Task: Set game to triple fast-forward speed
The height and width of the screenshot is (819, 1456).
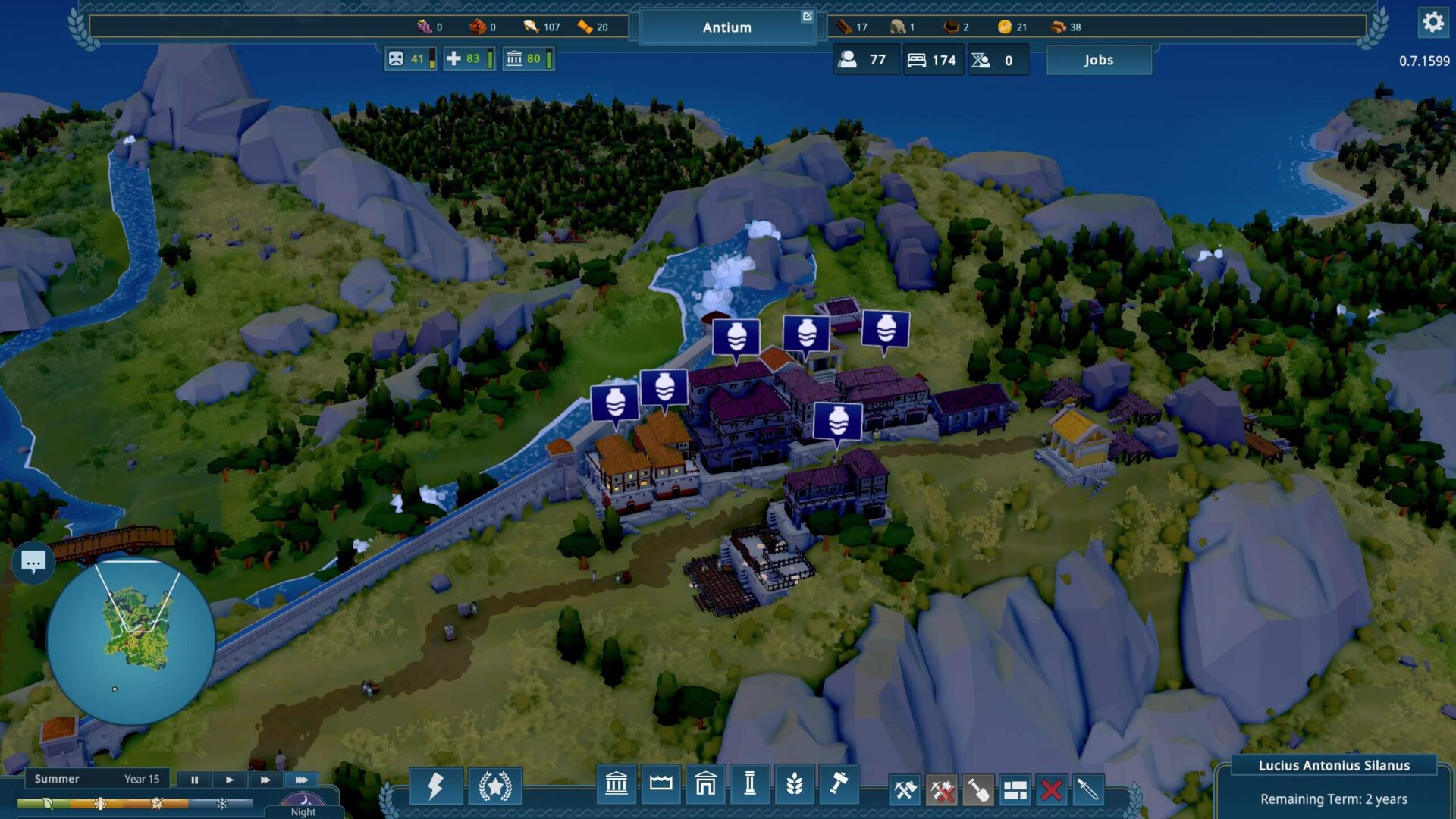Action: click(x=301, y=780)
